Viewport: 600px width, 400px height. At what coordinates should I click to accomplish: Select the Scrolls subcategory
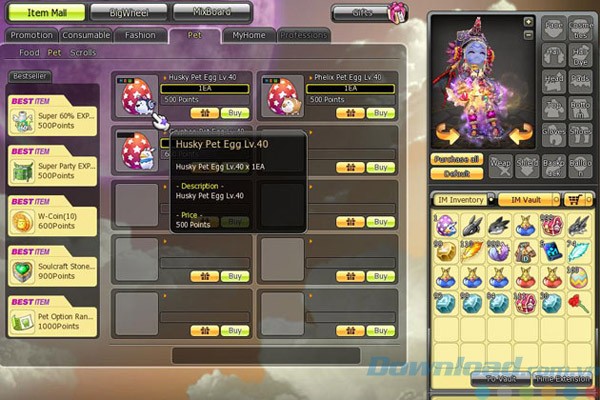pos(84,52)
